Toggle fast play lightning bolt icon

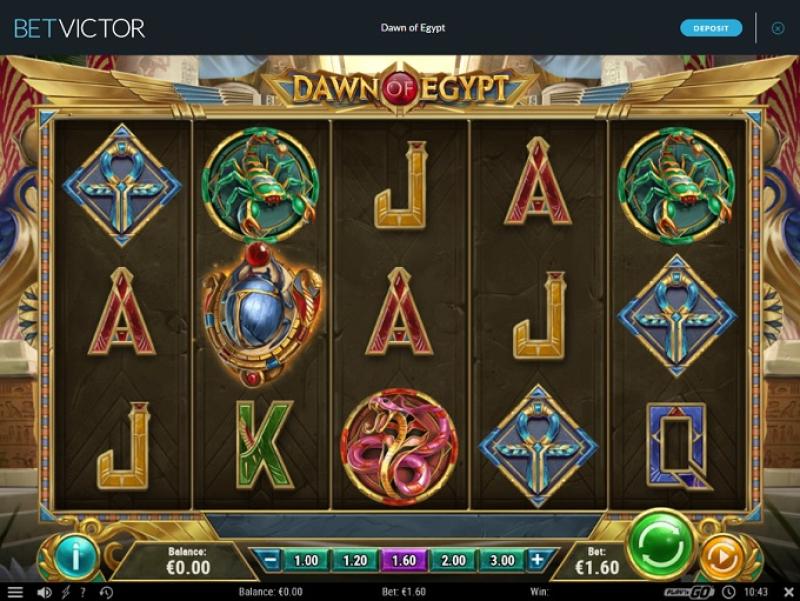click(x=65, y=592)
